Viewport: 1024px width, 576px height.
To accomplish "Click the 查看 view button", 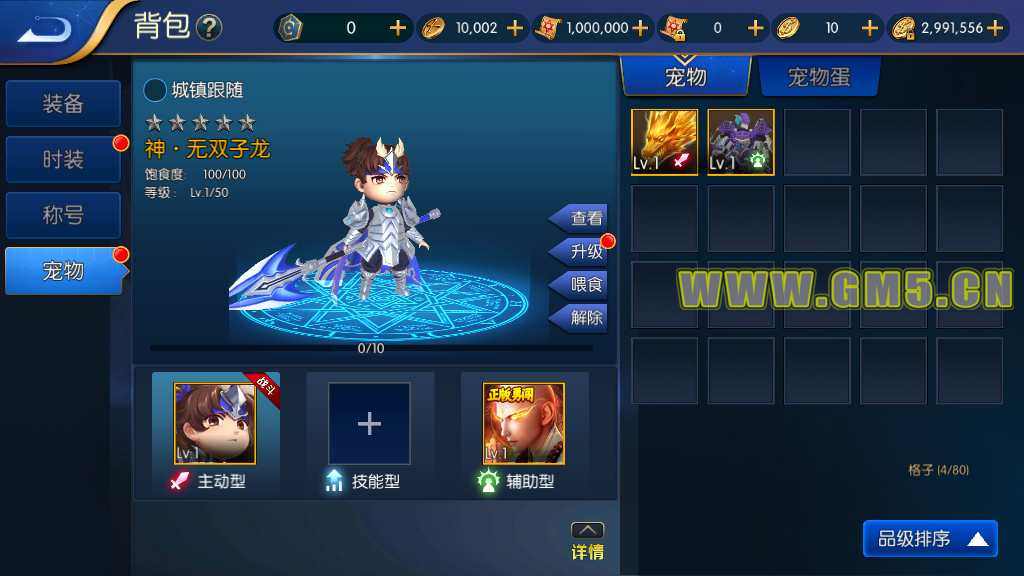I will (x=581, y=218).
